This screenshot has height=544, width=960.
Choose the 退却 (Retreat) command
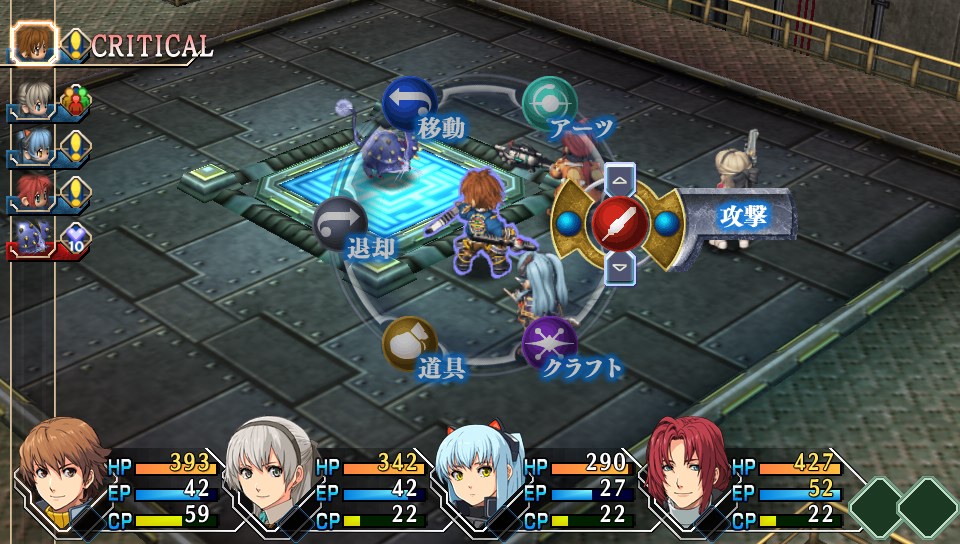[x=340, y=222]
